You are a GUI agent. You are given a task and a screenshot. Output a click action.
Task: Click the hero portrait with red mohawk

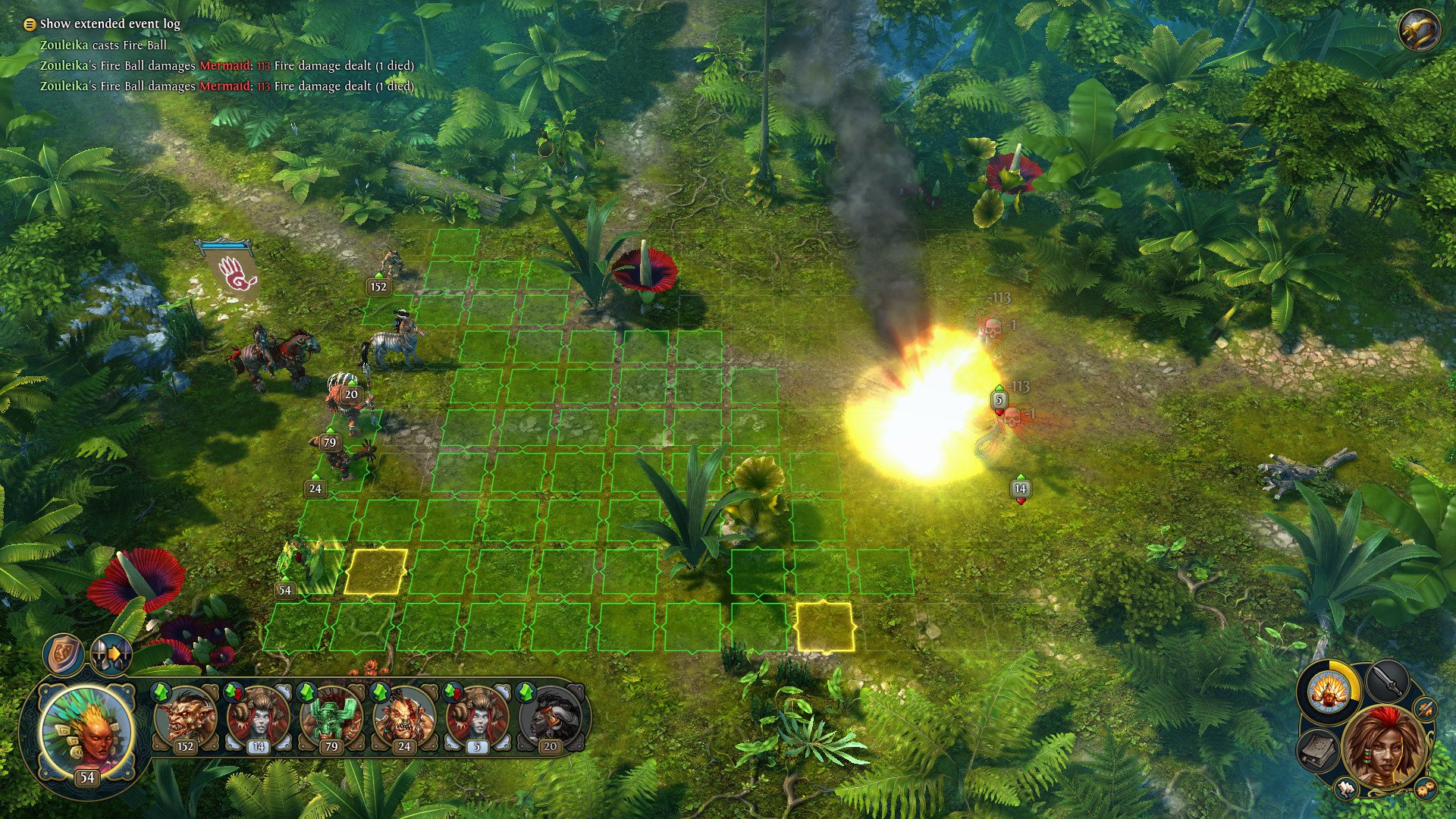(x=1384, y=747)
